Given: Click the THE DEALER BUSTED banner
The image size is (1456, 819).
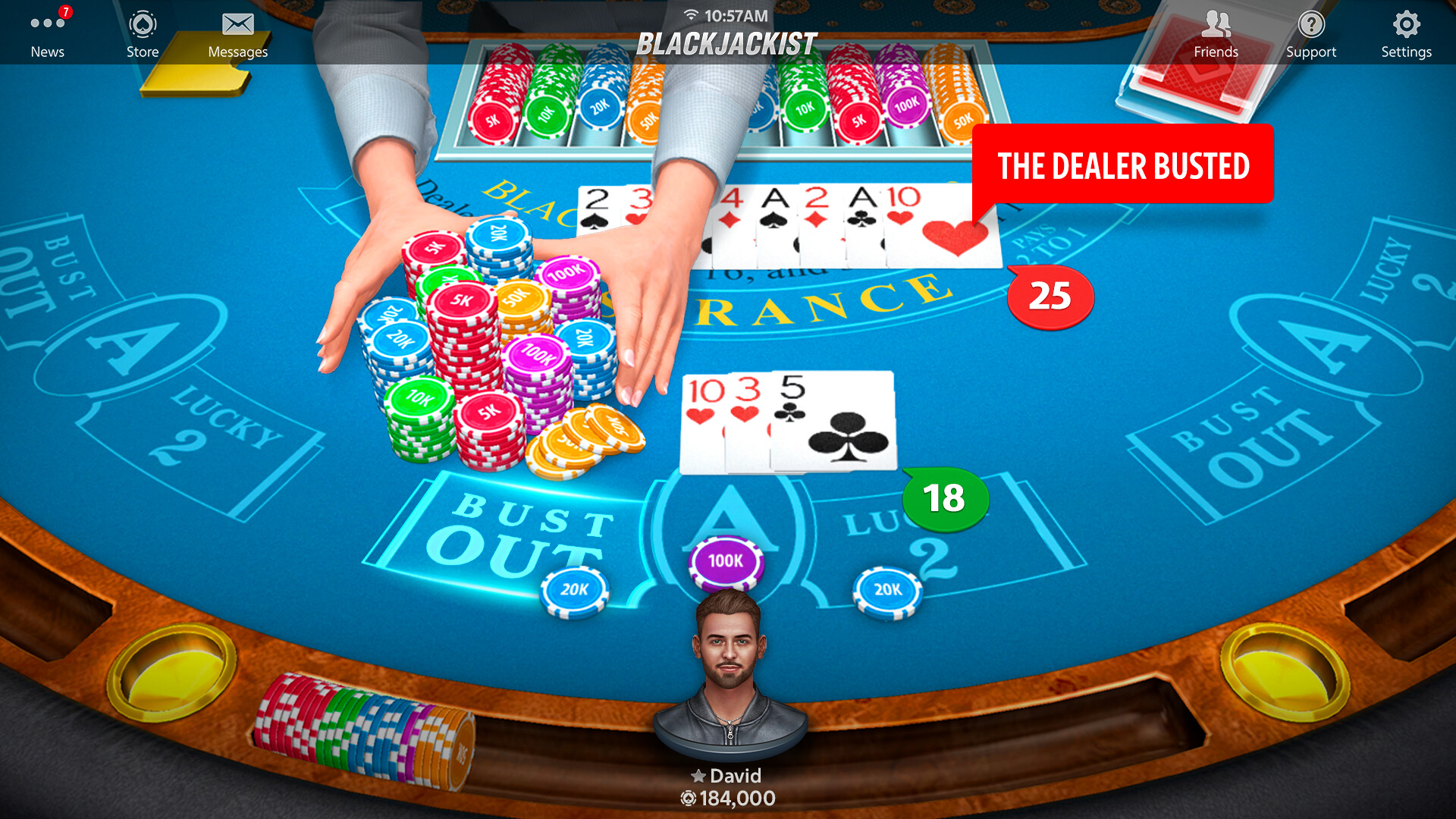Looking at the screenshot, I should [x=1123, y=165].
